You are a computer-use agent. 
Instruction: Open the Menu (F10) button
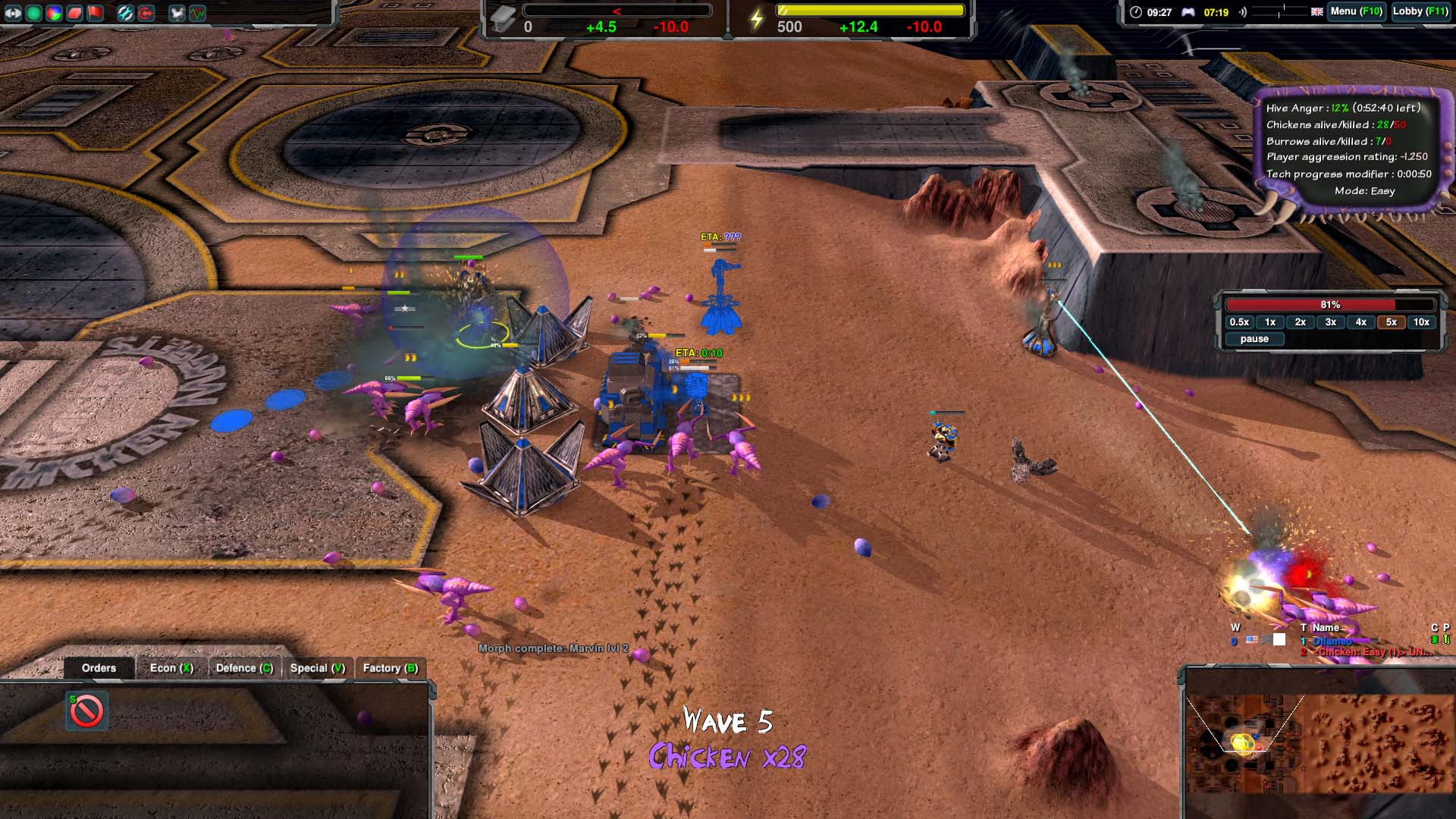[x=1356, y=11]
